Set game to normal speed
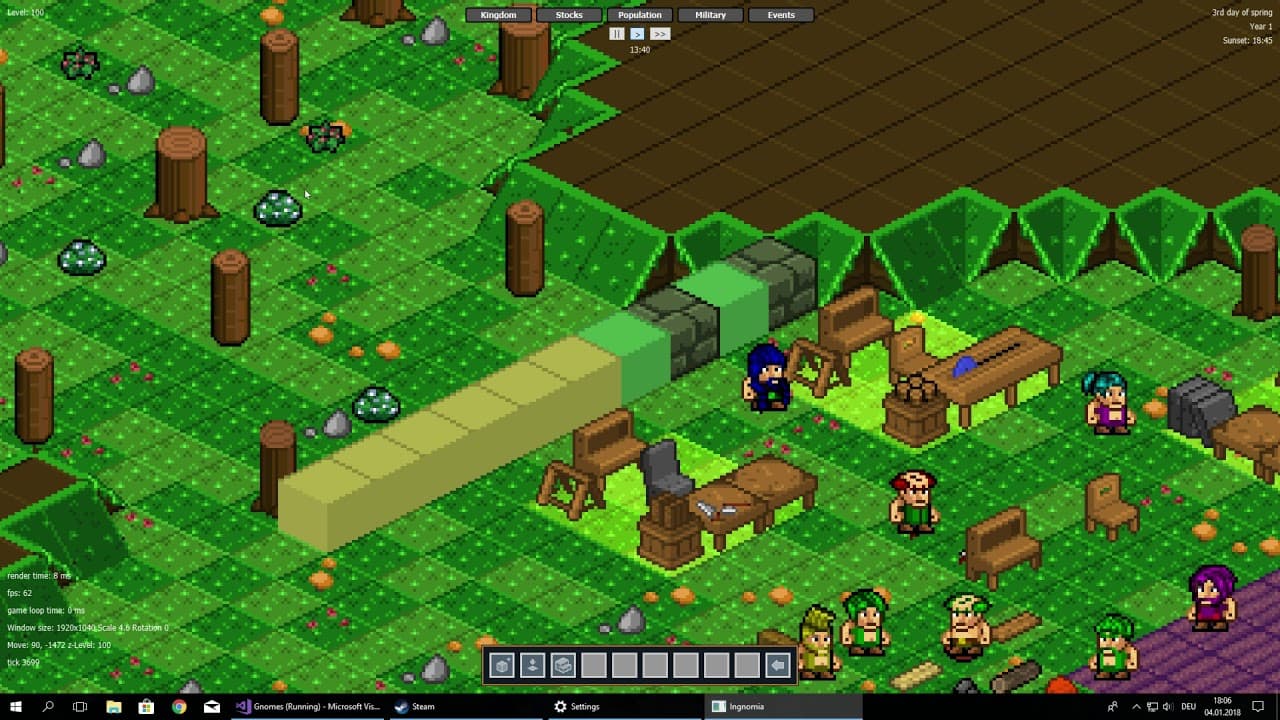Image resolution: width=1280 pixels, height=720 pixels. 637,34
